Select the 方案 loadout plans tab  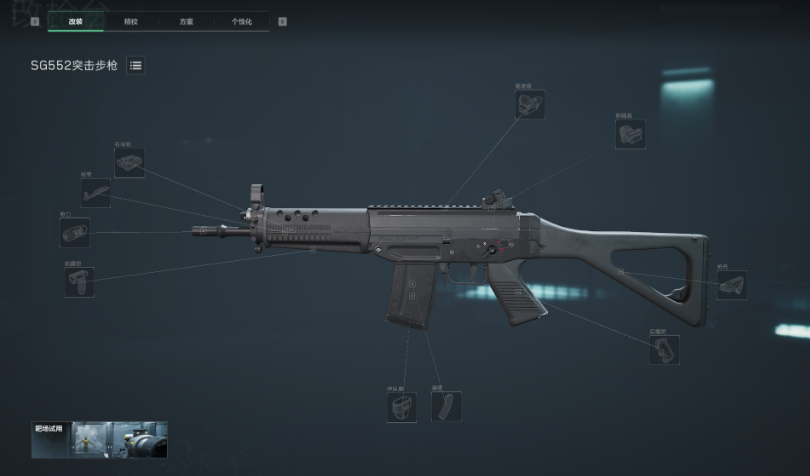pyautogui.click(x=187, y=20)
